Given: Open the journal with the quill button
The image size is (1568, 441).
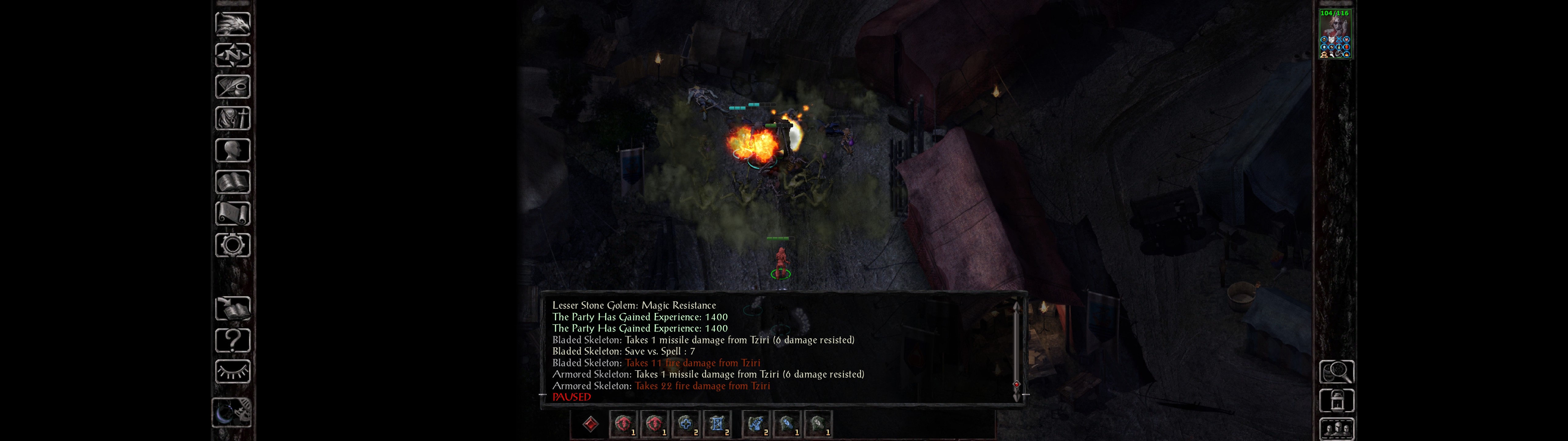Looking at the screenshot, I should [232, 87].
